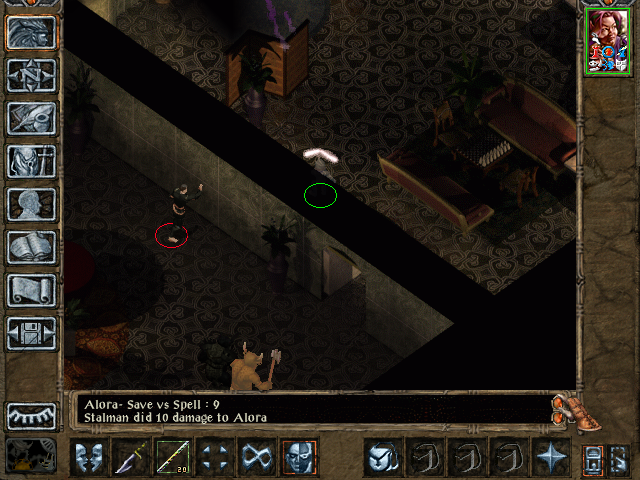Open the star special abilities button
640x480 pixels.
point(550,456)
